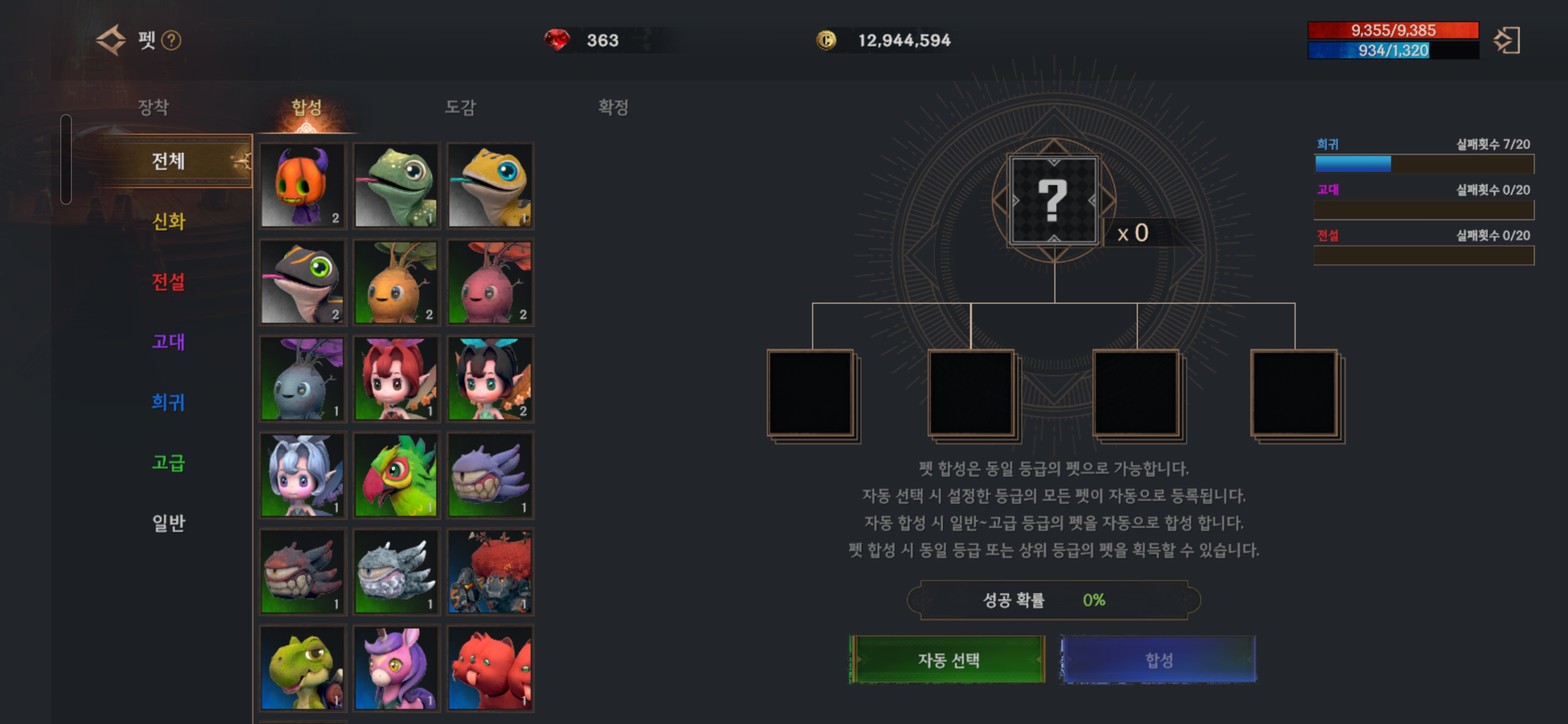
Task: Open the pet help question mark
Action: click(172, 41)
